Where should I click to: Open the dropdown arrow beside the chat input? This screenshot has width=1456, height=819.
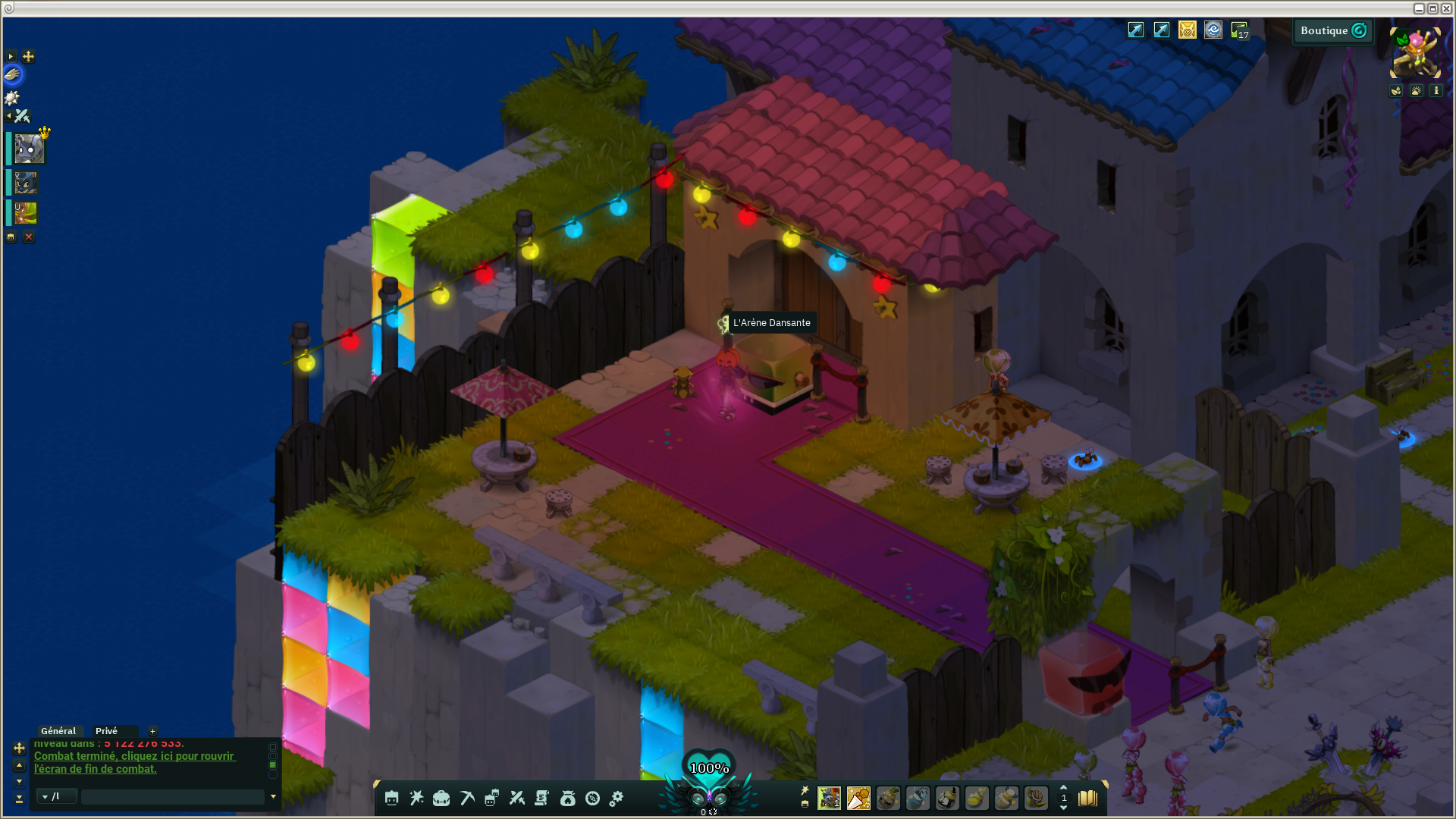(x=273, y=796)
